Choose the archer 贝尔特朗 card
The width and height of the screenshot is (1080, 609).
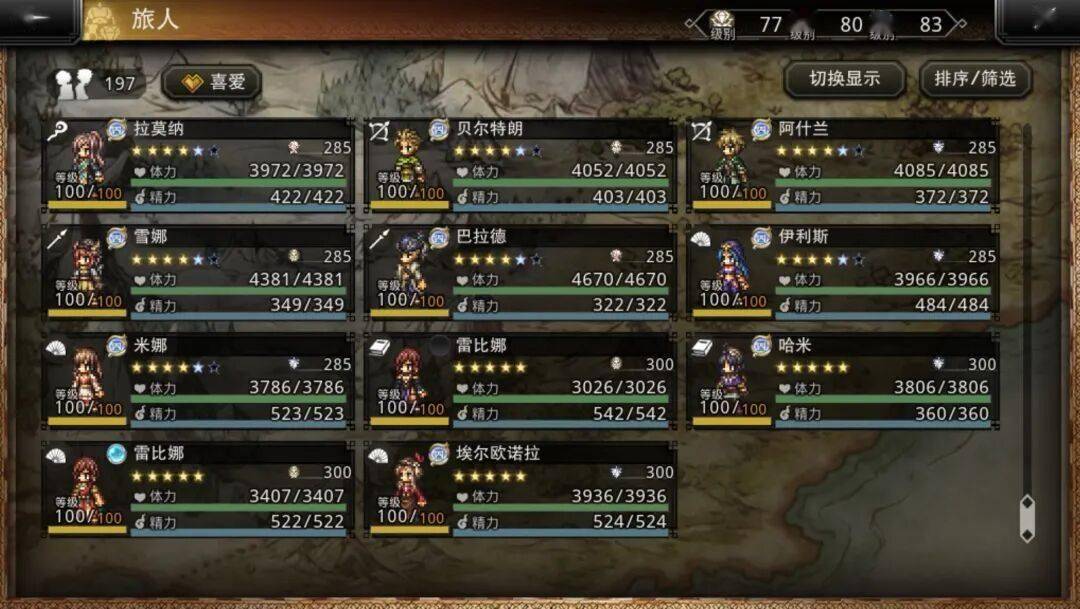pos(520,165)
